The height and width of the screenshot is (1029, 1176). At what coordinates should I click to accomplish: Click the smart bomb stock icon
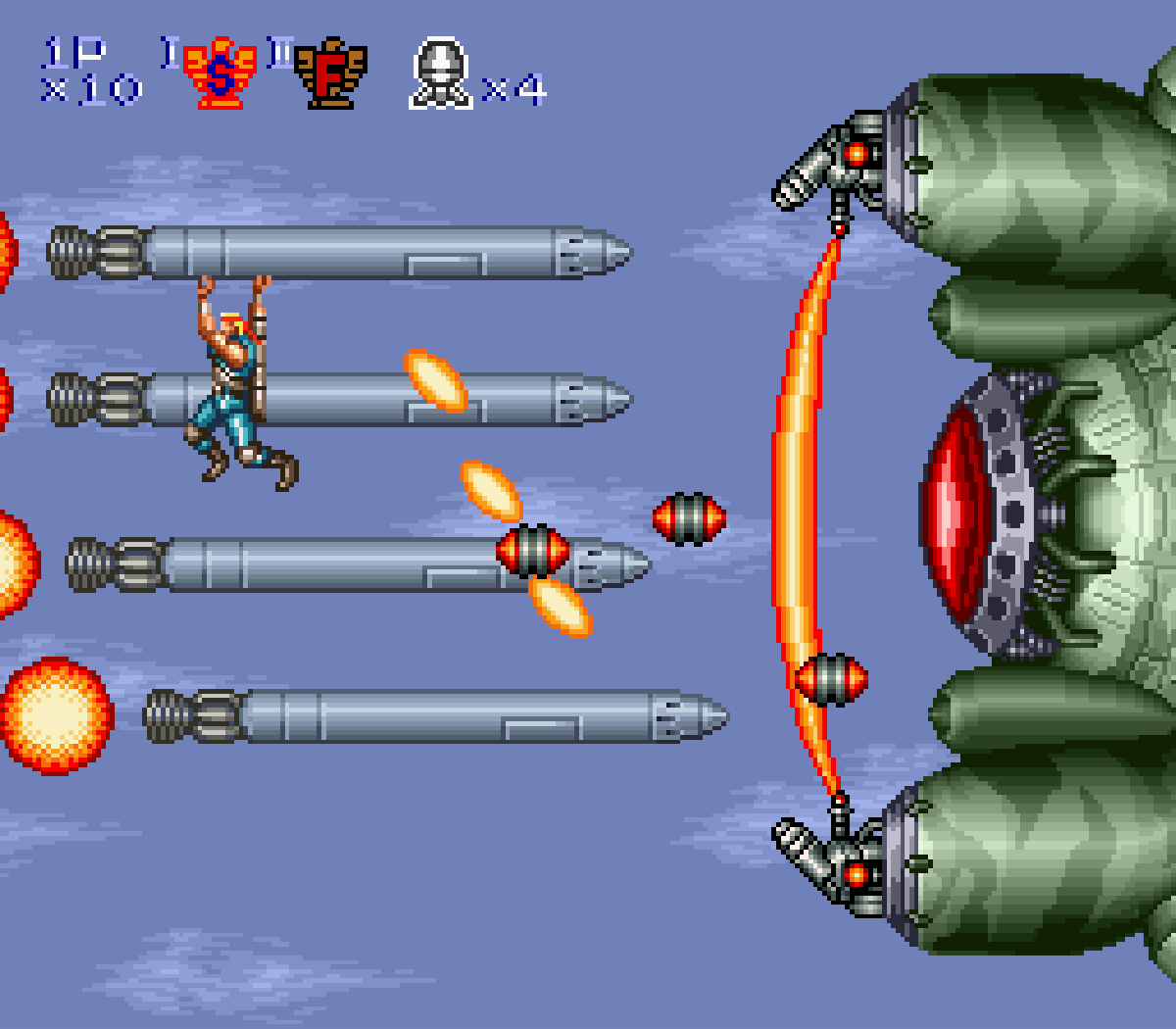pos(440,73)
